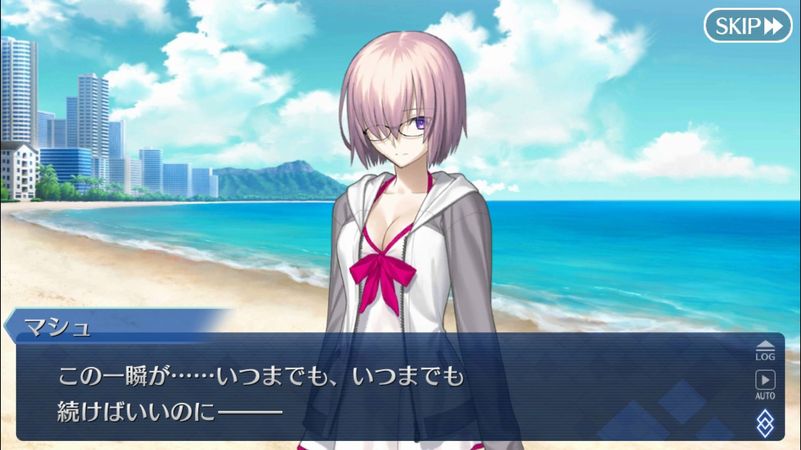Skip the story scene with SKIP
801x450 pixels.
[747, 26]
